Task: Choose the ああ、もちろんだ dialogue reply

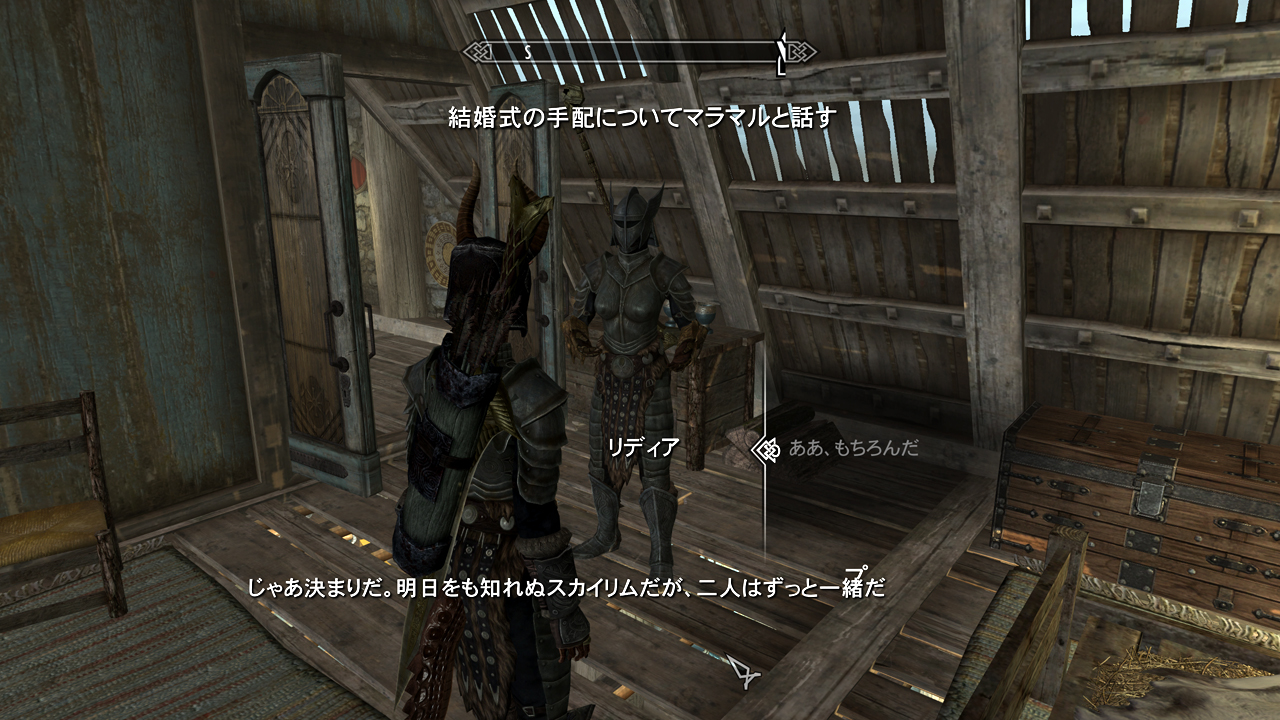Action: 853,448
